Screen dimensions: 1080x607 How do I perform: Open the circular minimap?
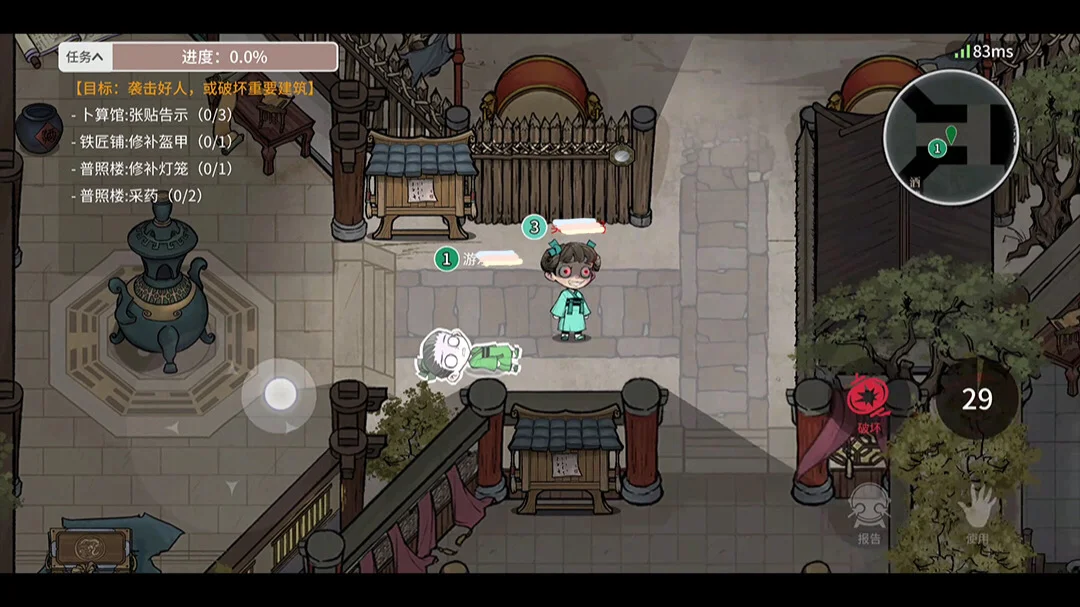pyautogui.click(x=950, y=137)
